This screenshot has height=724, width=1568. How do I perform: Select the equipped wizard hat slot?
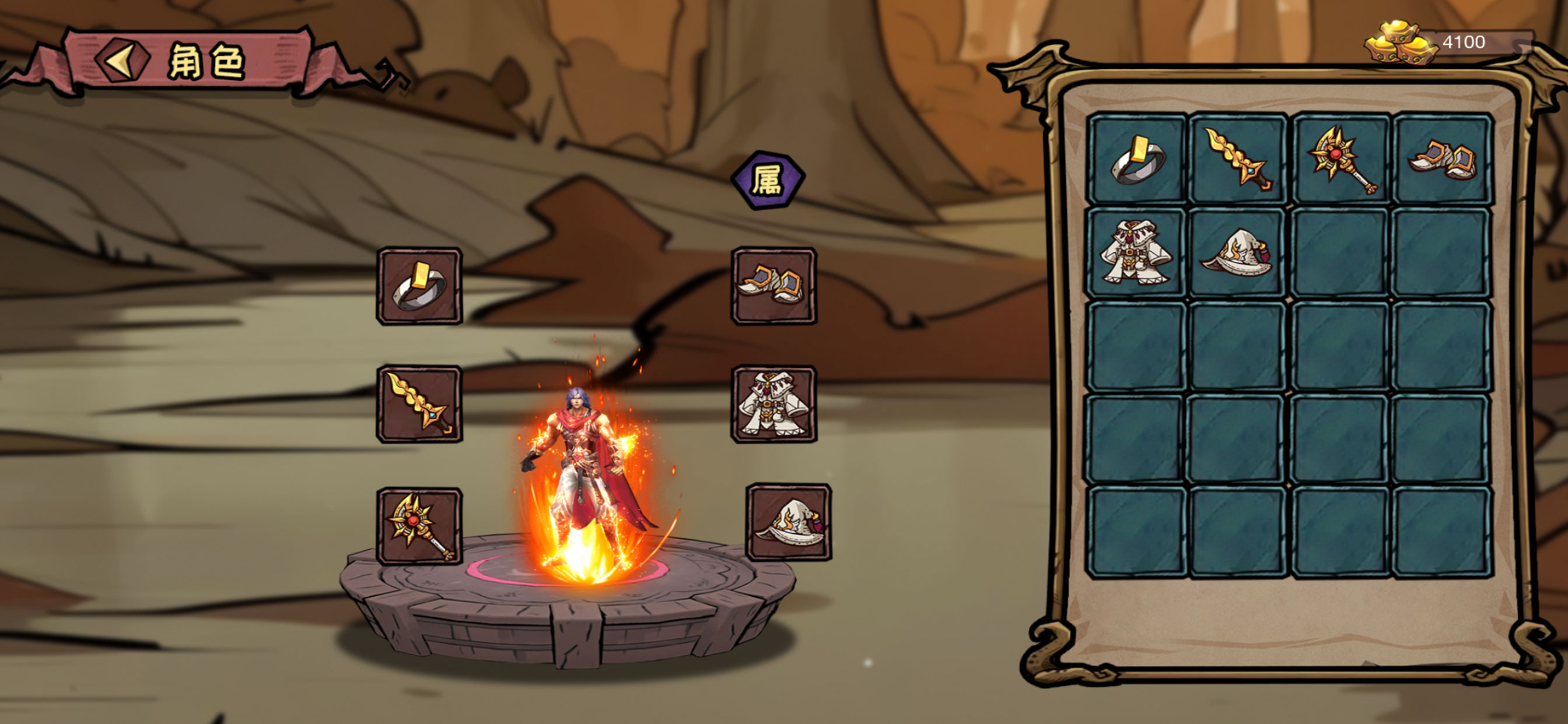(788, 523)
